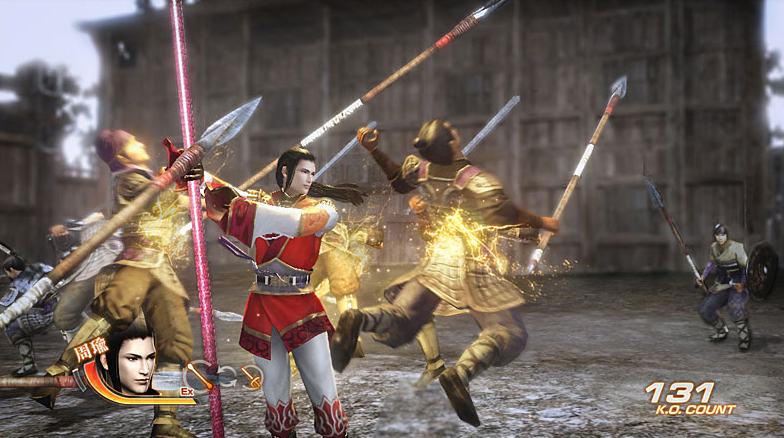Click the weapon swap arrows icon
784x438 pixels.
(x=226, y=377)
